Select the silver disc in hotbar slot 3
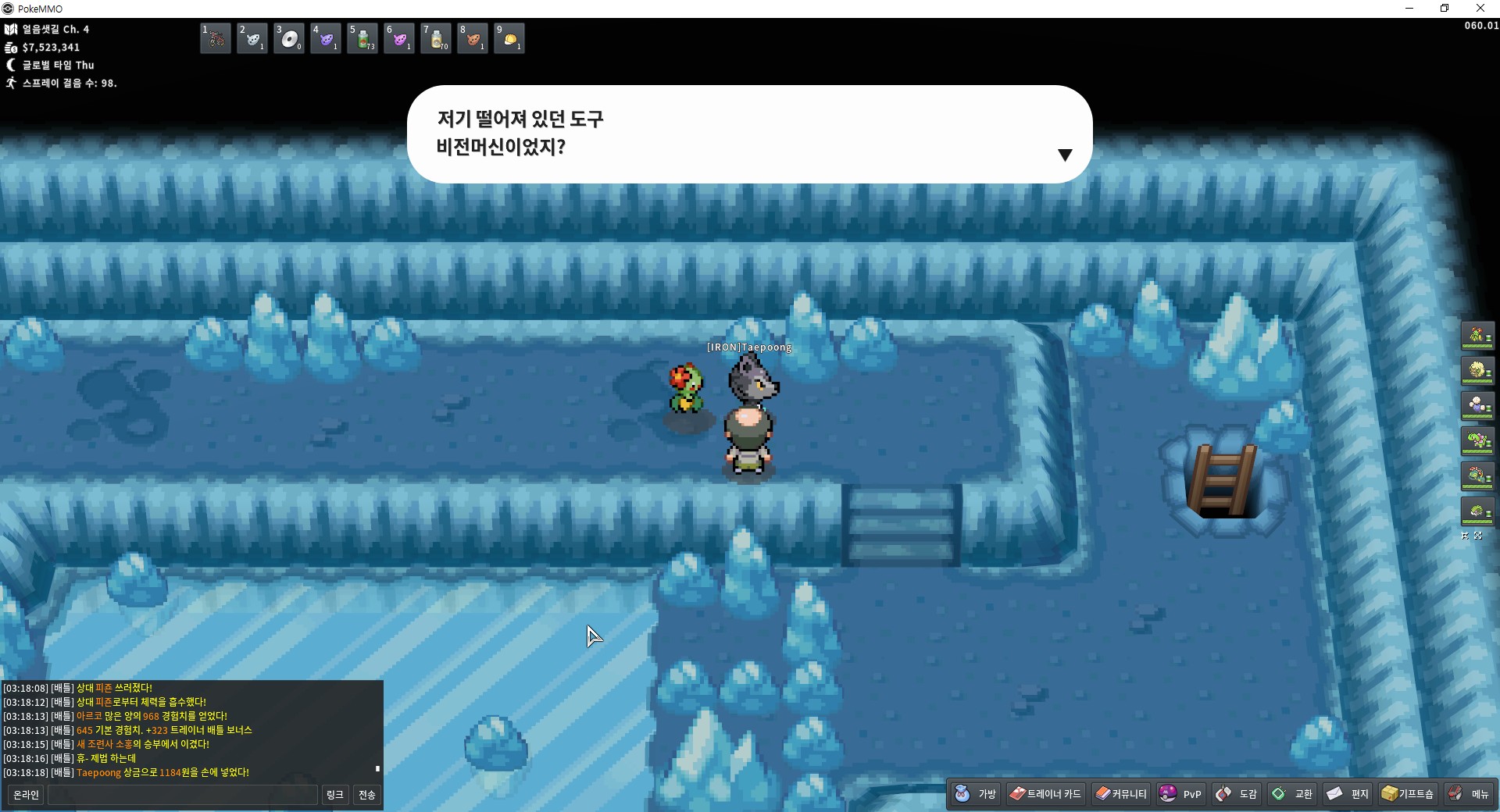The height and width of the screenshot is (812, 1500). 289,38
